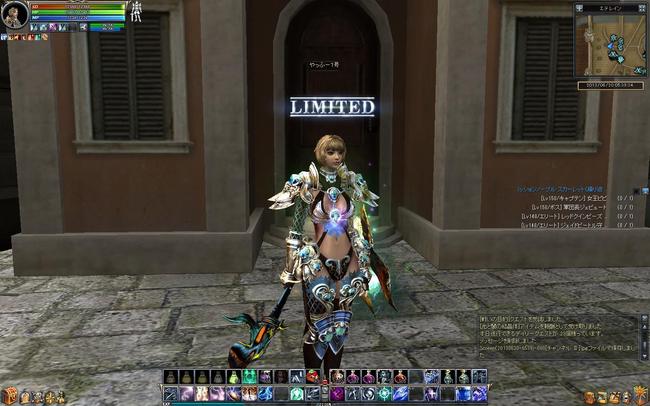
Task: Select the red apple item slot
Action: (x=313, y=377)
